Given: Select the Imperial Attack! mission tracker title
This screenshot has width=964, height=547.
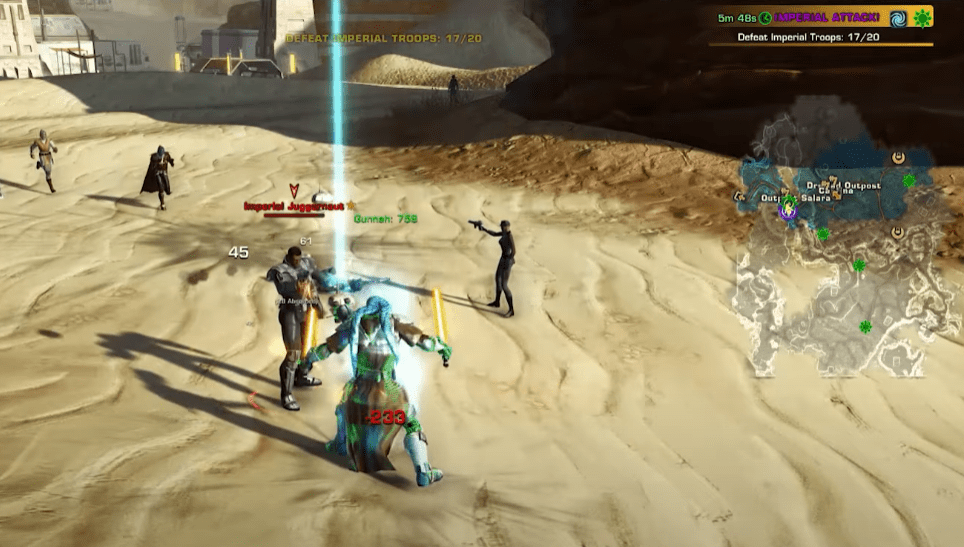Looking at the screenshot, I should click(x=826, y=18).
